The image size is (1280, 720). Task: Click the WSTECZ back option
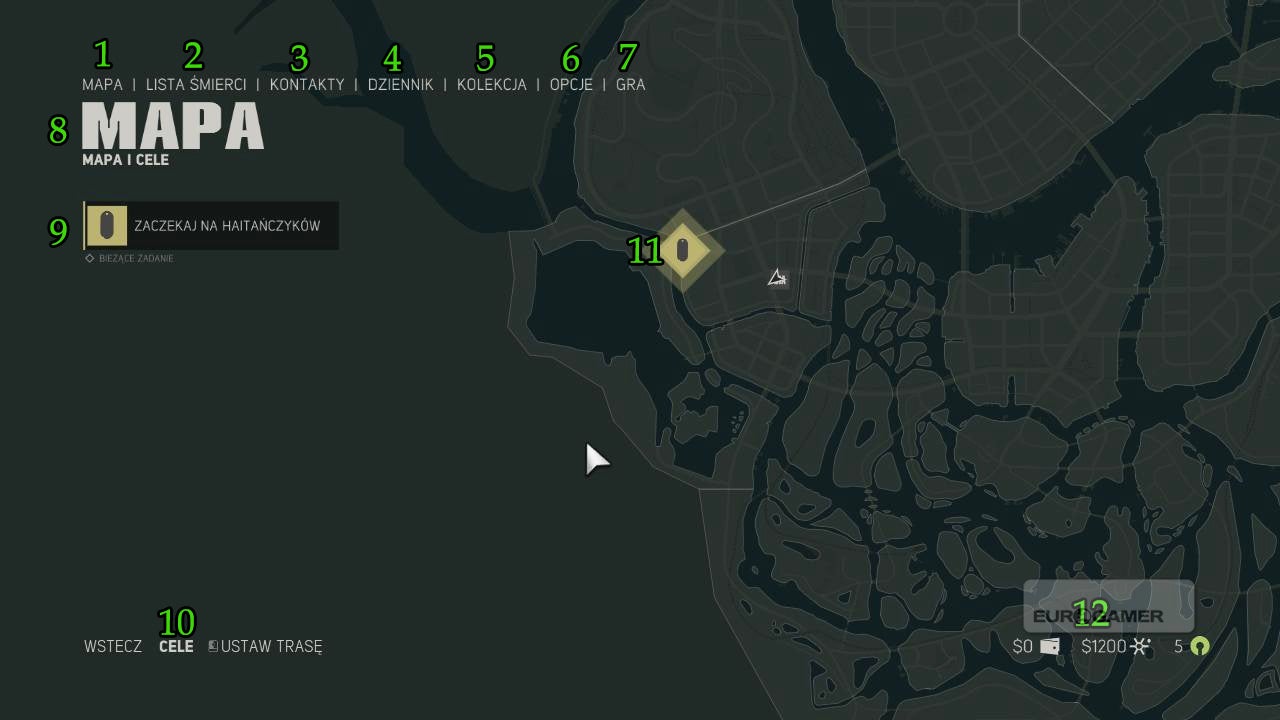112,646
